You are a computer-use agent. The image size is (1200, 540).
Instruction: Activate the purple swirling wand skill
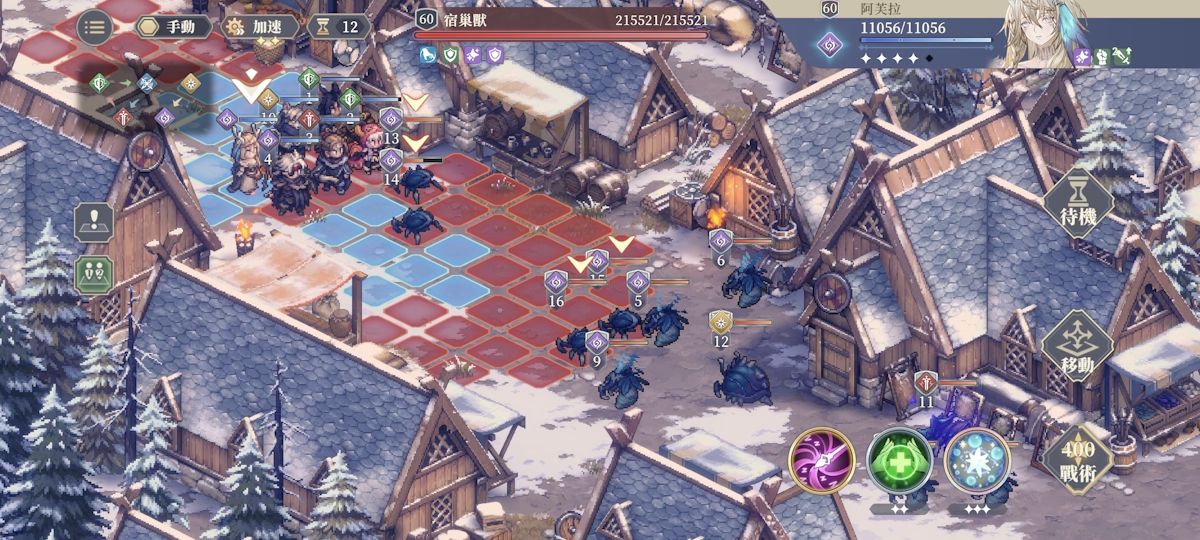[x=821, y=461]
